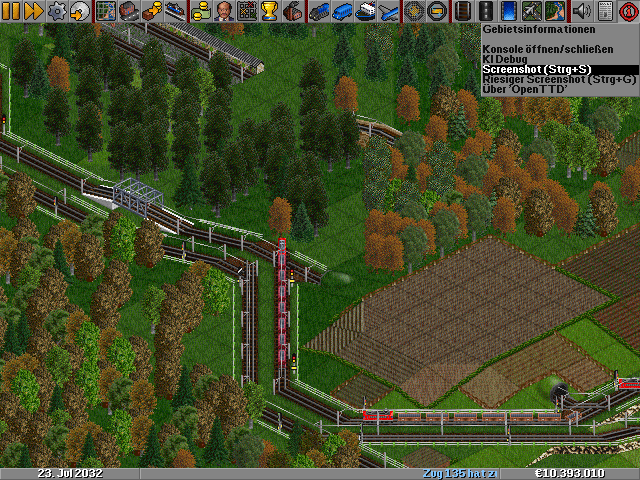Choose 'Konsole öffnen/schließen' menu entry
Screen dimensions: 640x480
545,48
